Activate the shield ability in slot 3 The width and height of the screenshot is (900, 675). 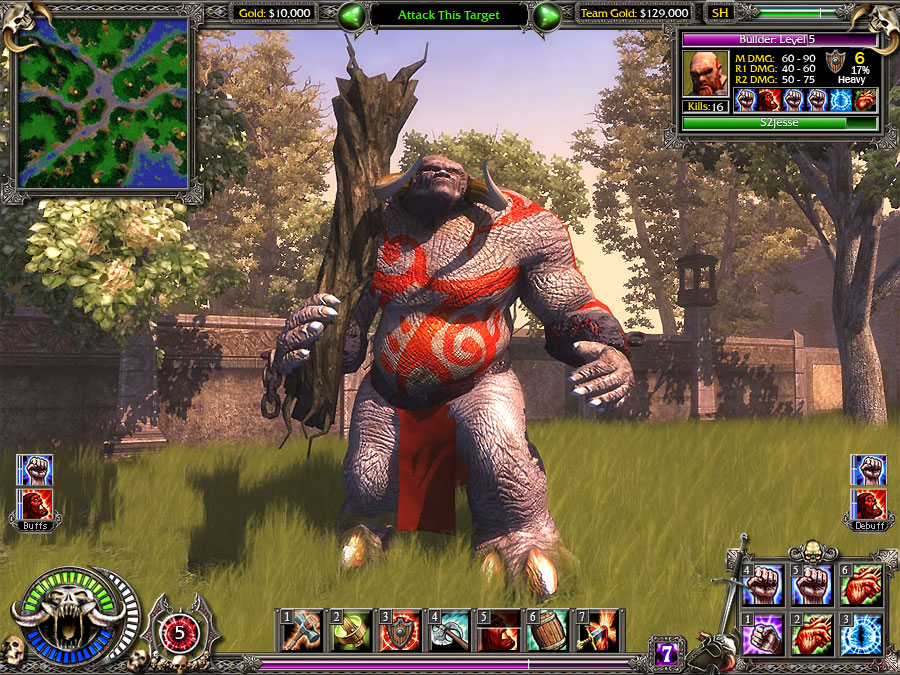(400, 631)
